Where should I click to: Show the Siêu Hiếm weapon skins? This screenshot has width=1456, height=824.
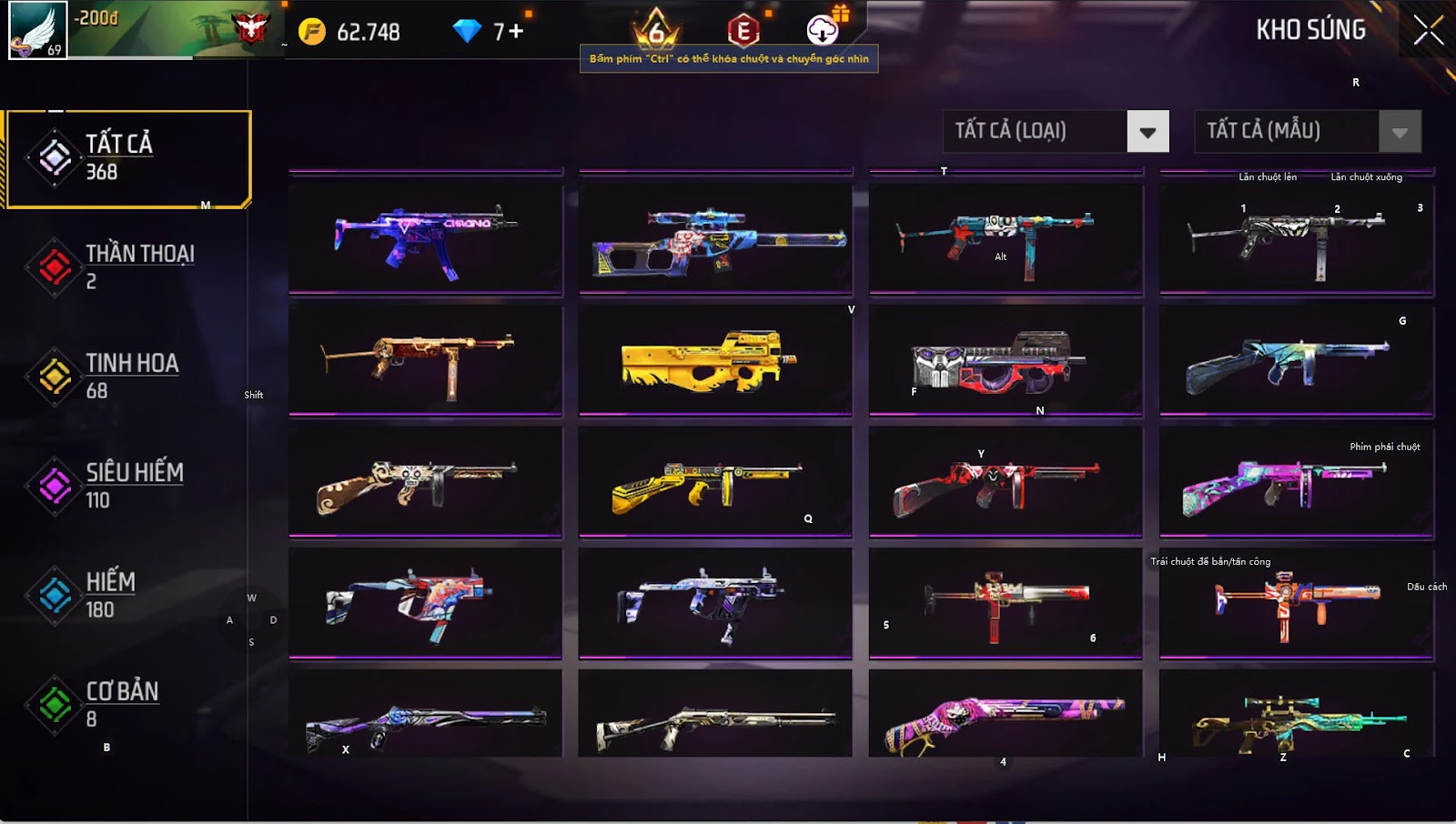(127, 485)
